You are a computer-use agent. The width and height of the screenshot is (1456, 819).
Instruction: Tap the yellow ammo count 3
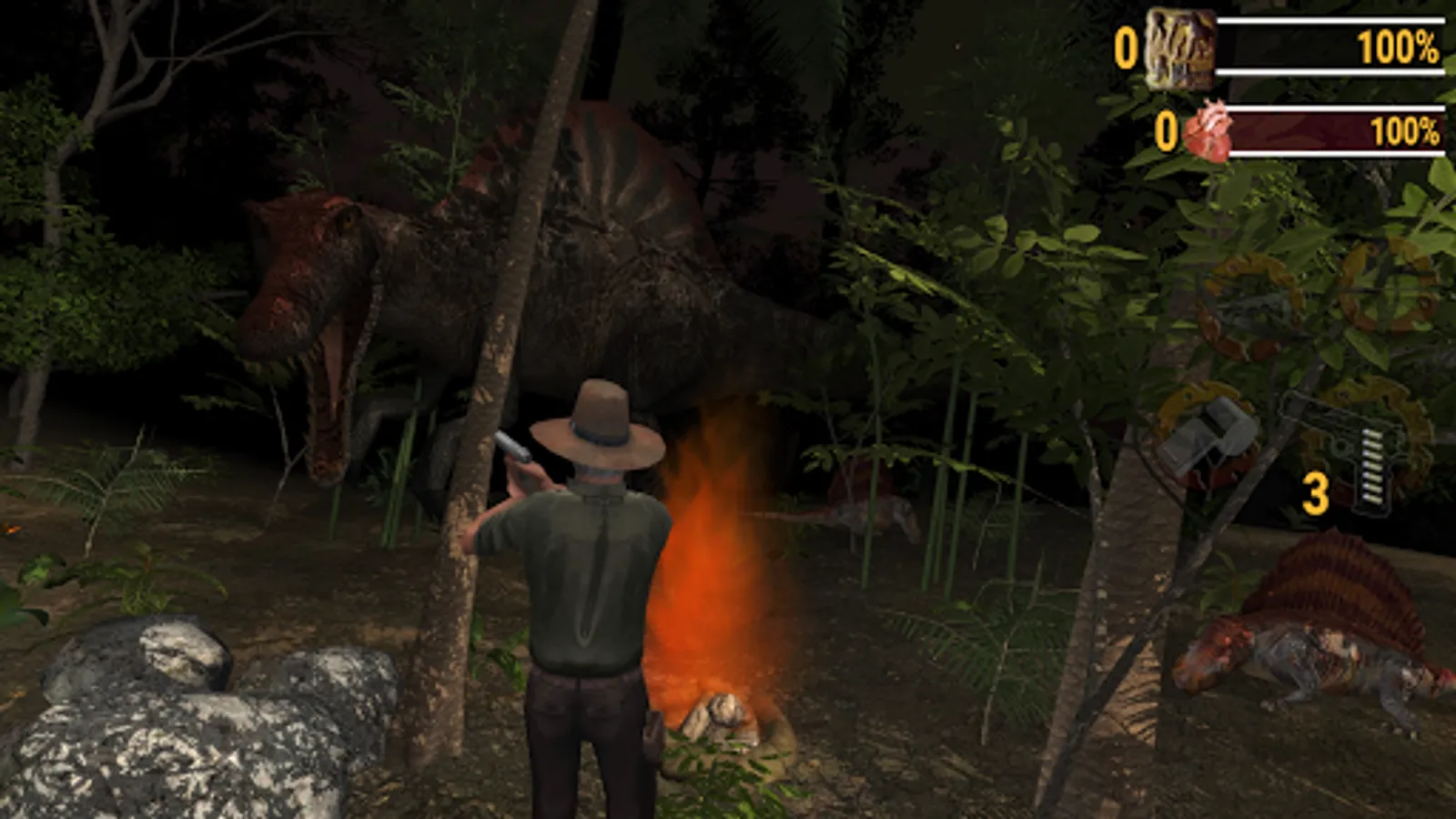click(1318, 492)
